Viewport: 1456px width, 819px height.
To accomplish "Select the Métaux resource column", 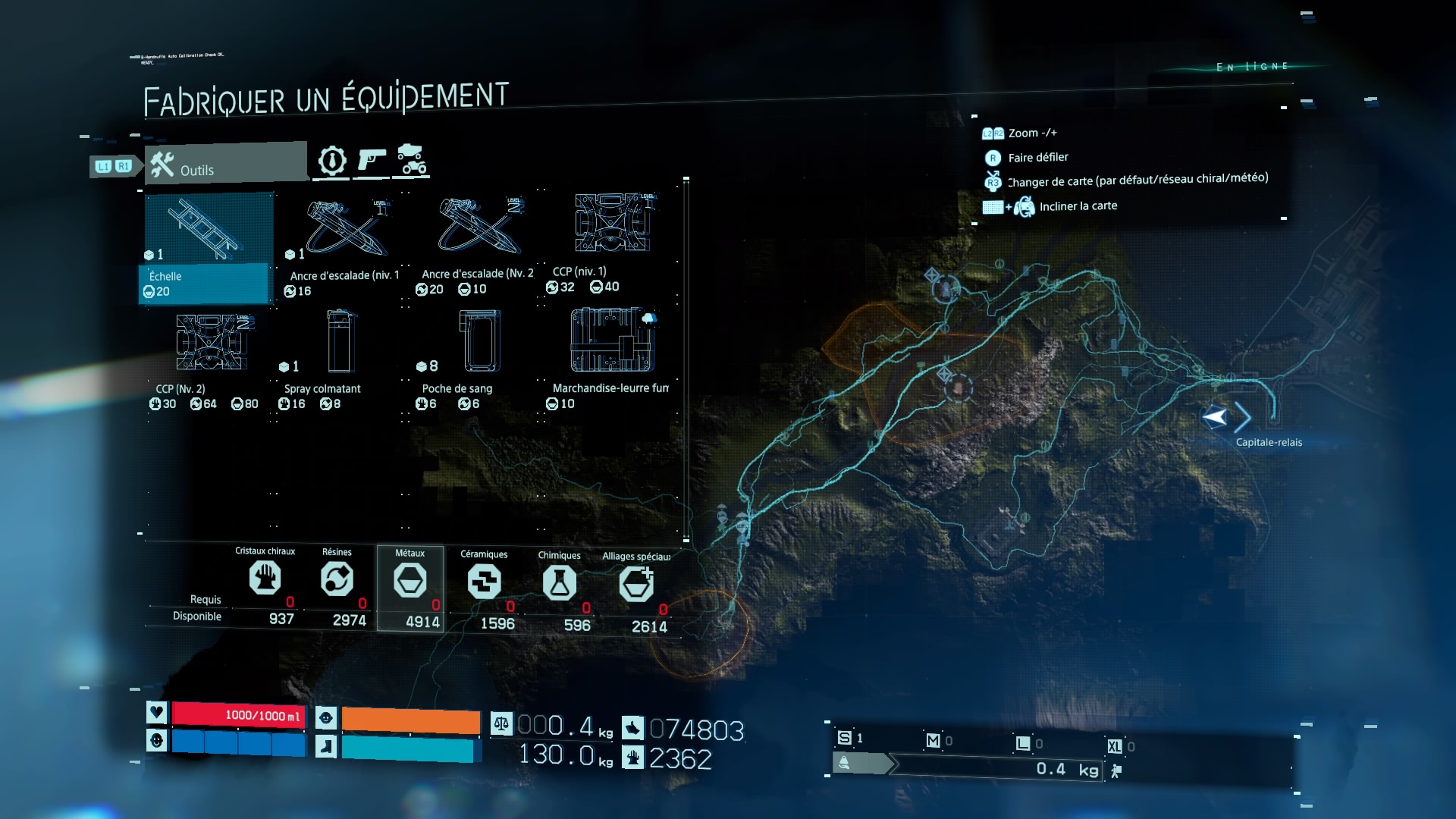I will (410, 588).
